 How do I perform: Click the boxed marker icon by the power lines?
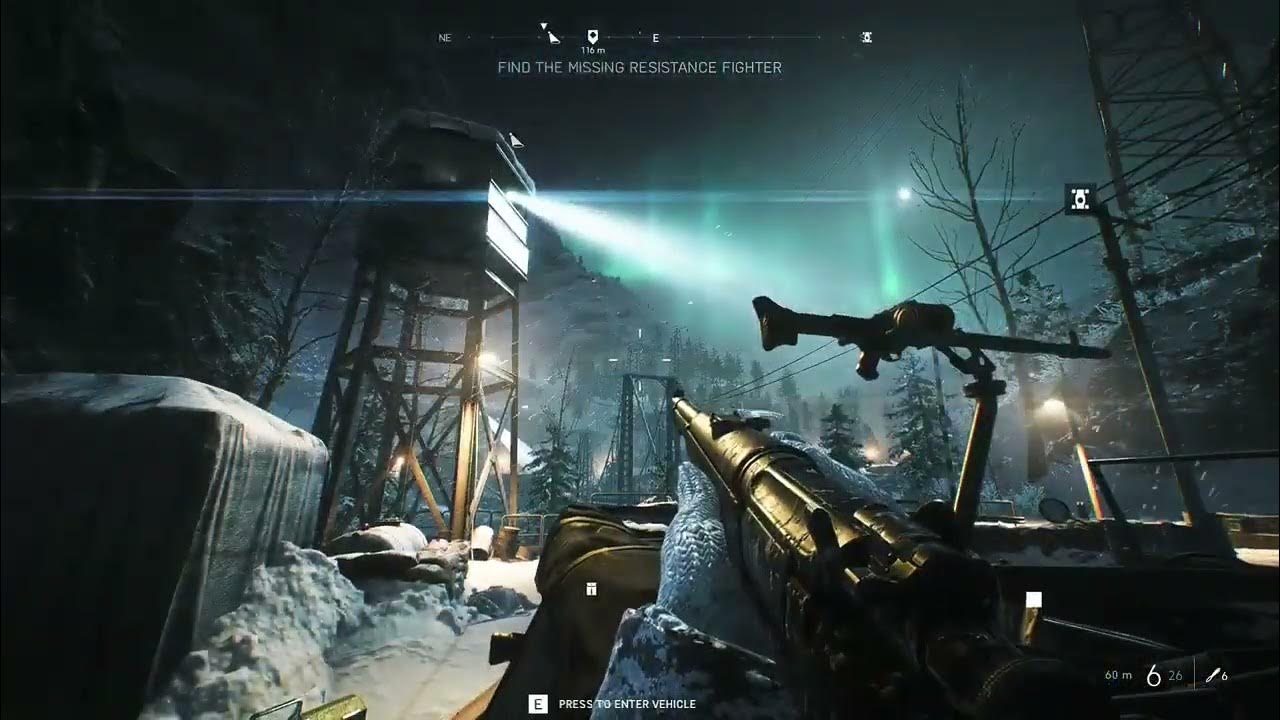pyautogui.click(x=1080, y=199)
